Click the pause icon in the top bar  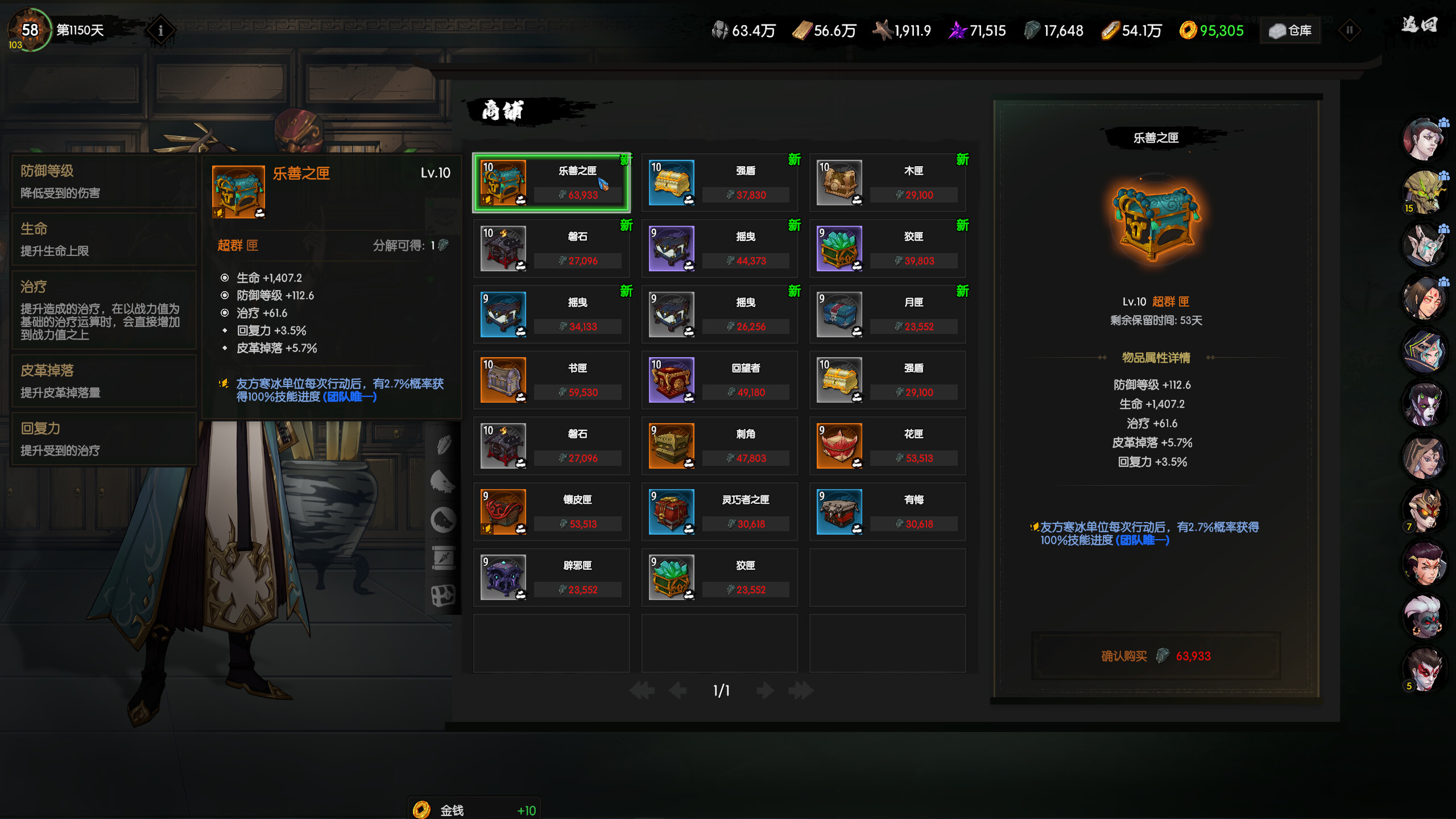point(1350,31)
